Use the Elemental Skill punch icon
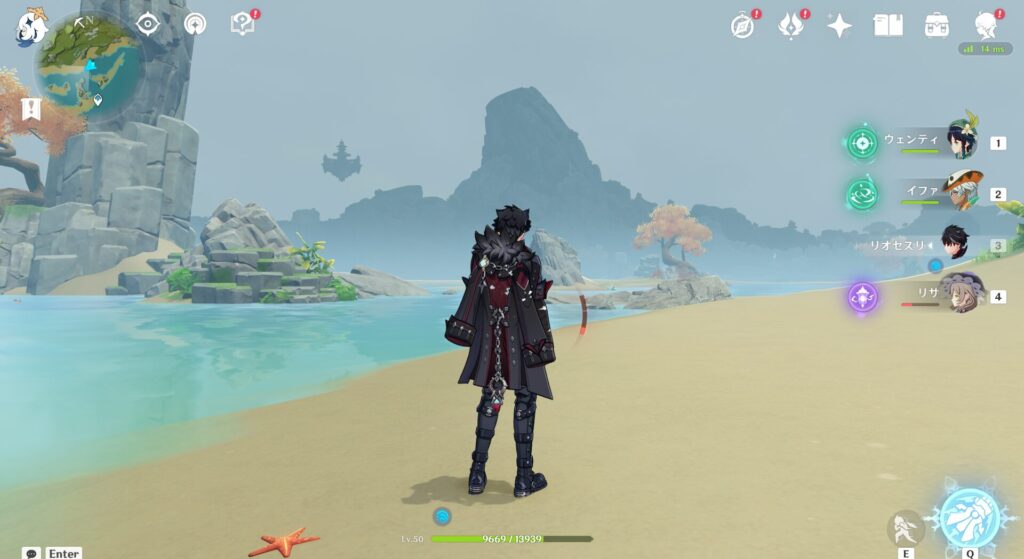Image resolution: width=1024 pixels, height=559 pixels. click(905, 527)
